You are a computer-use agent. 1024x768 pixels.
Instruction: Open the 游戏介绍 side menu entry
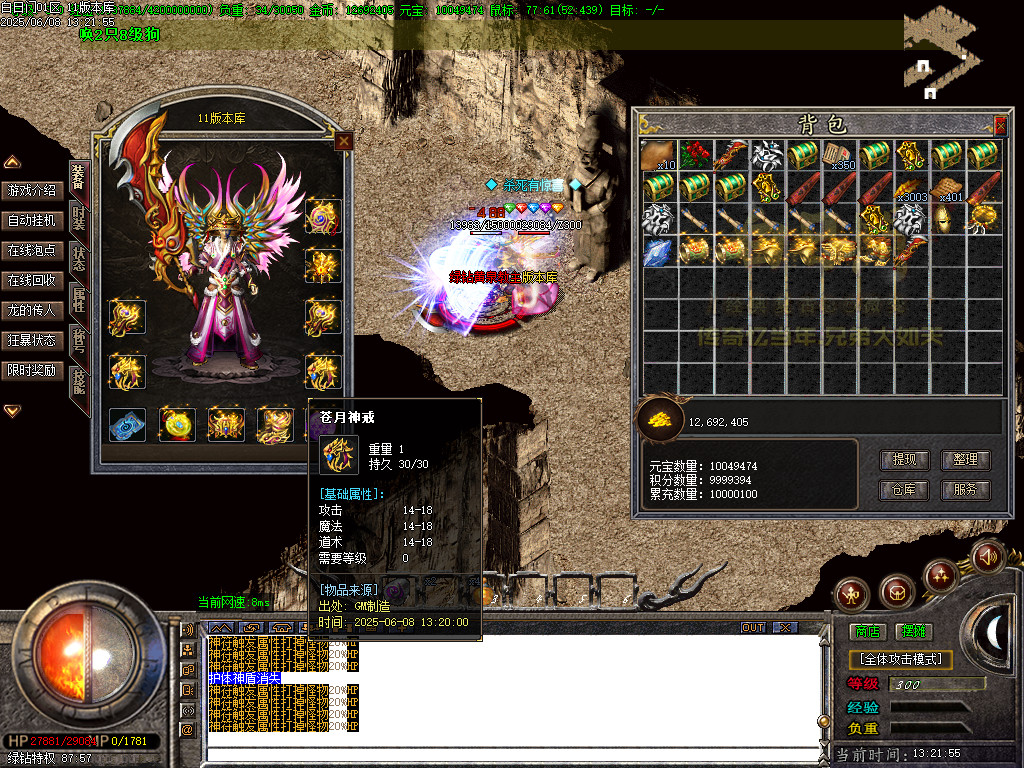tap(33, 190)
